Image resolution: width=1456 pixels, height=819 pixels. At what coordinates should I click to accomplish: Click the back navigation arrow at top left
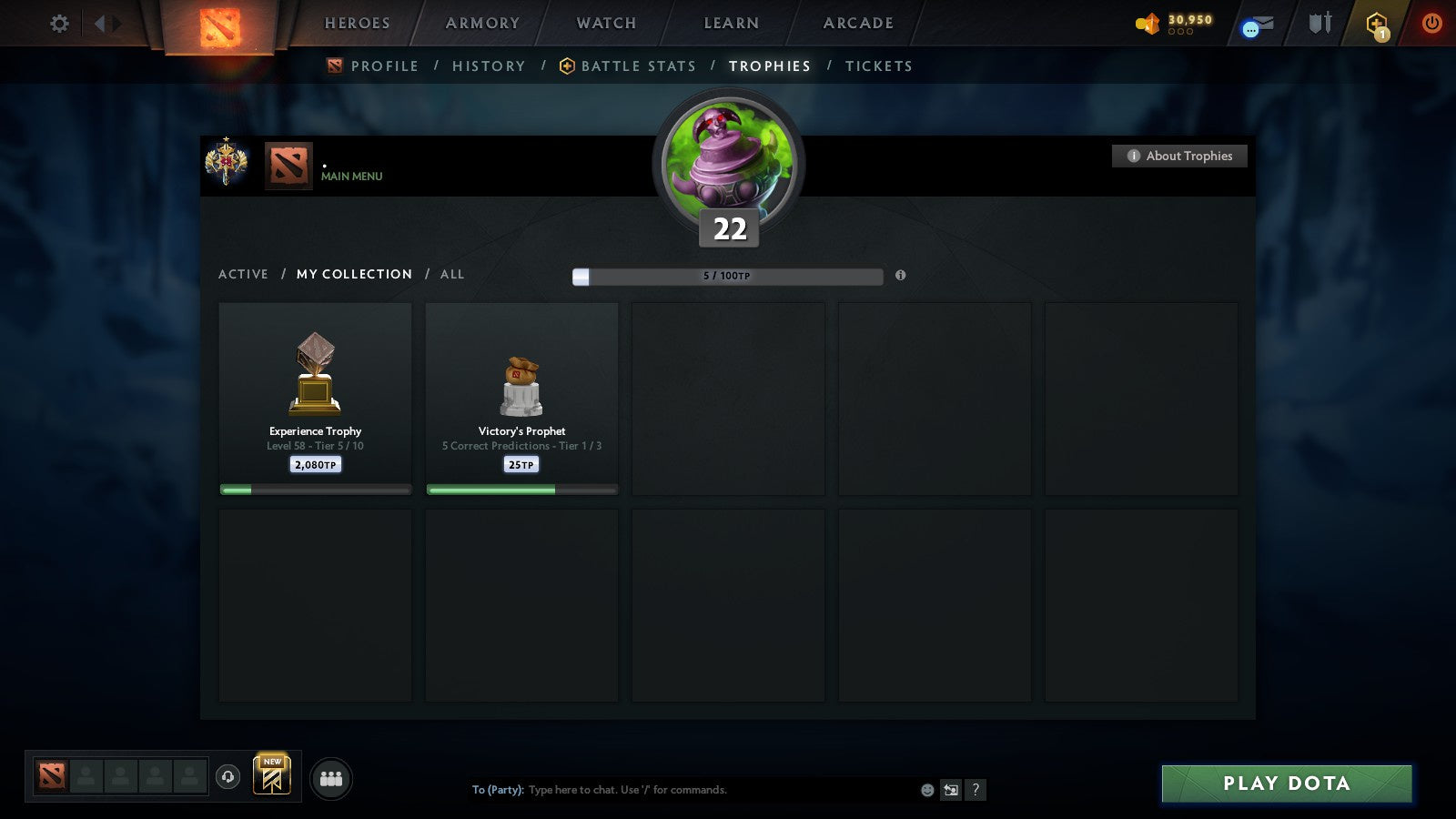point(101,23)
